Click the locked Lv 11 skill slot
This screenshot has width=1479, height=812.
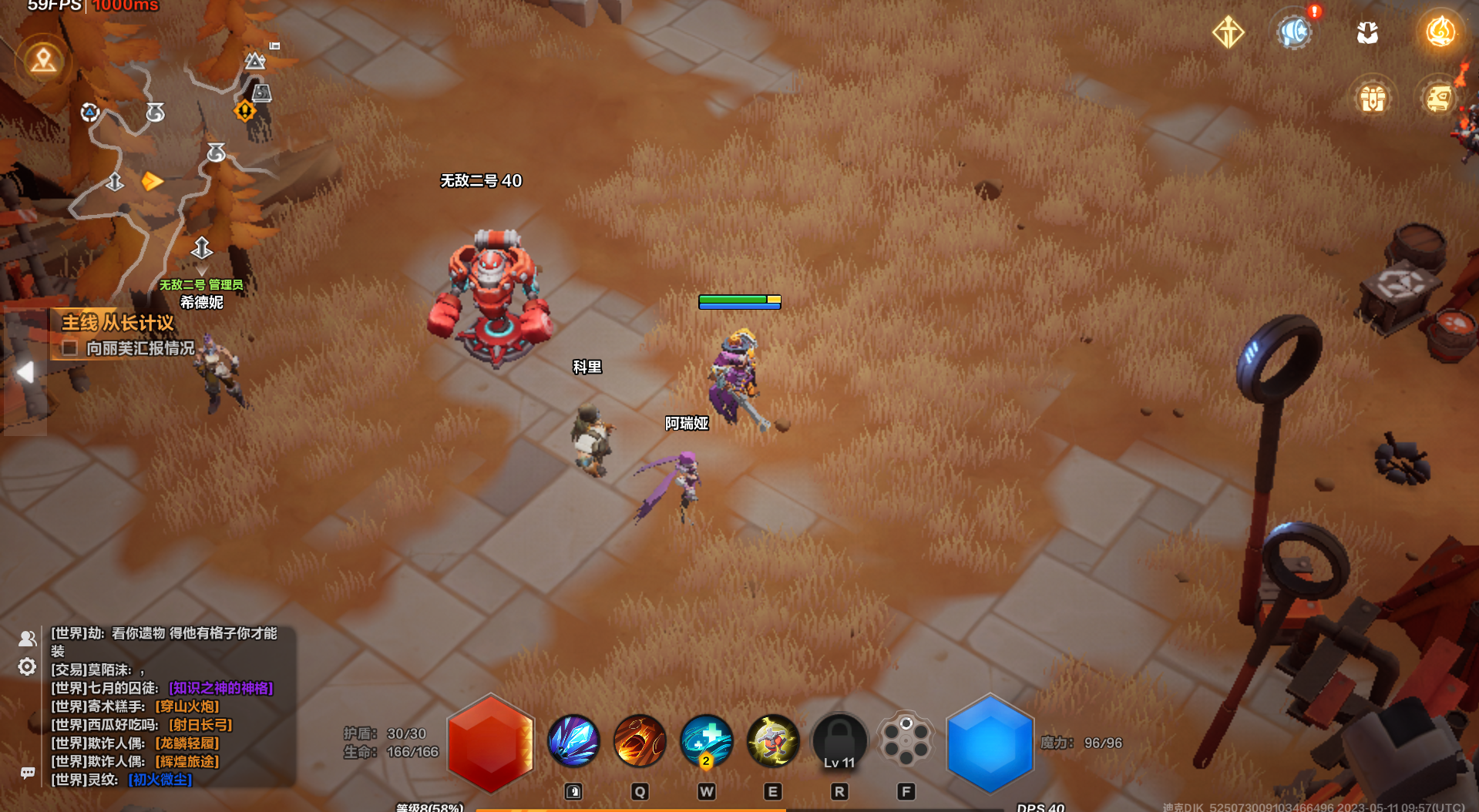[x=839, y=741]
